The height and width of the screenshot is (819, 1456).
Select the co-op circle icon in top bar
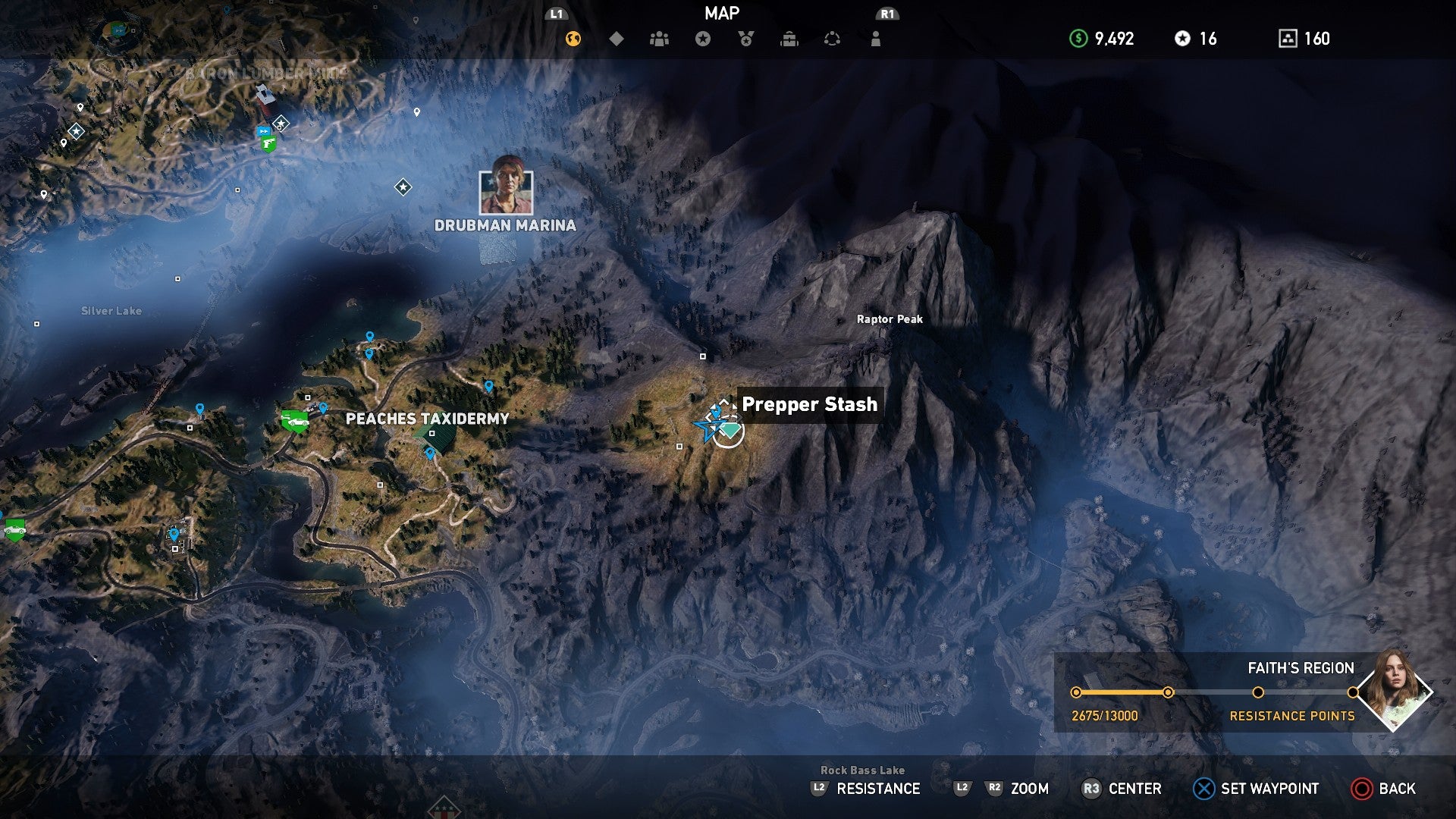pyautogui.click(x=832, y=36)
